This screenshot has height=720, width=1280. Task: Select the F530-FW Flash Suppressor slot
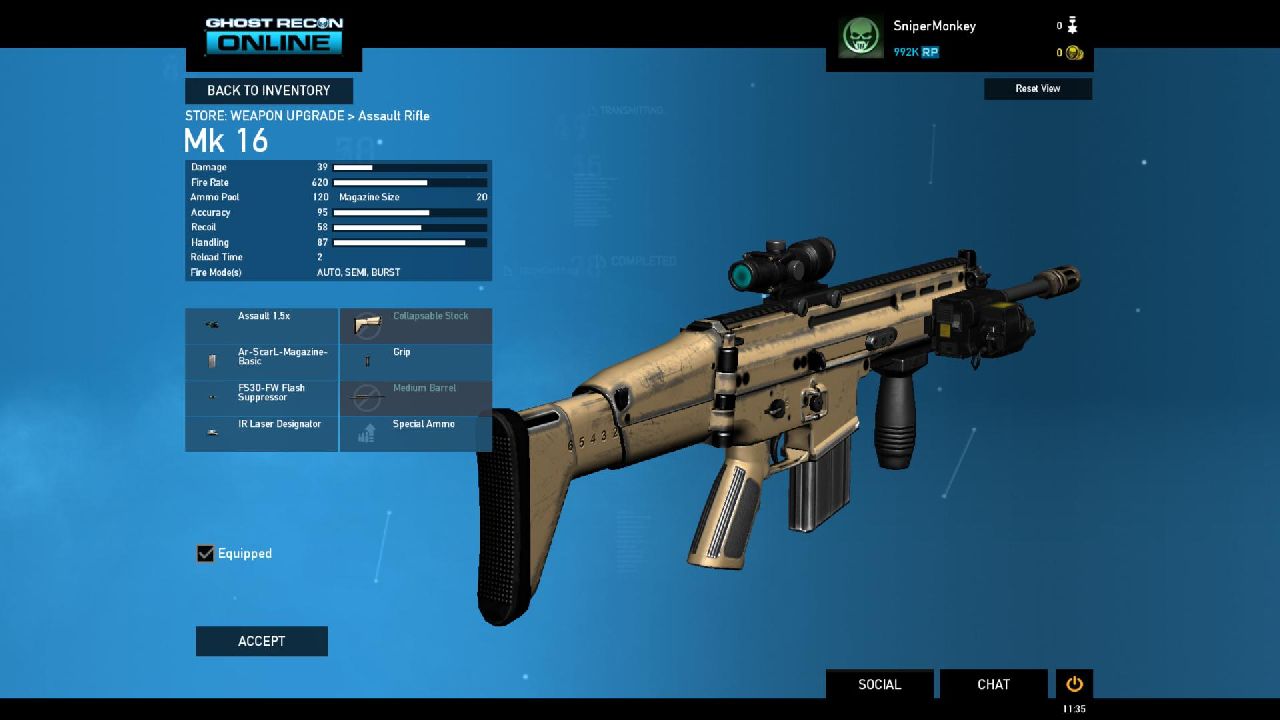[262, 397]
